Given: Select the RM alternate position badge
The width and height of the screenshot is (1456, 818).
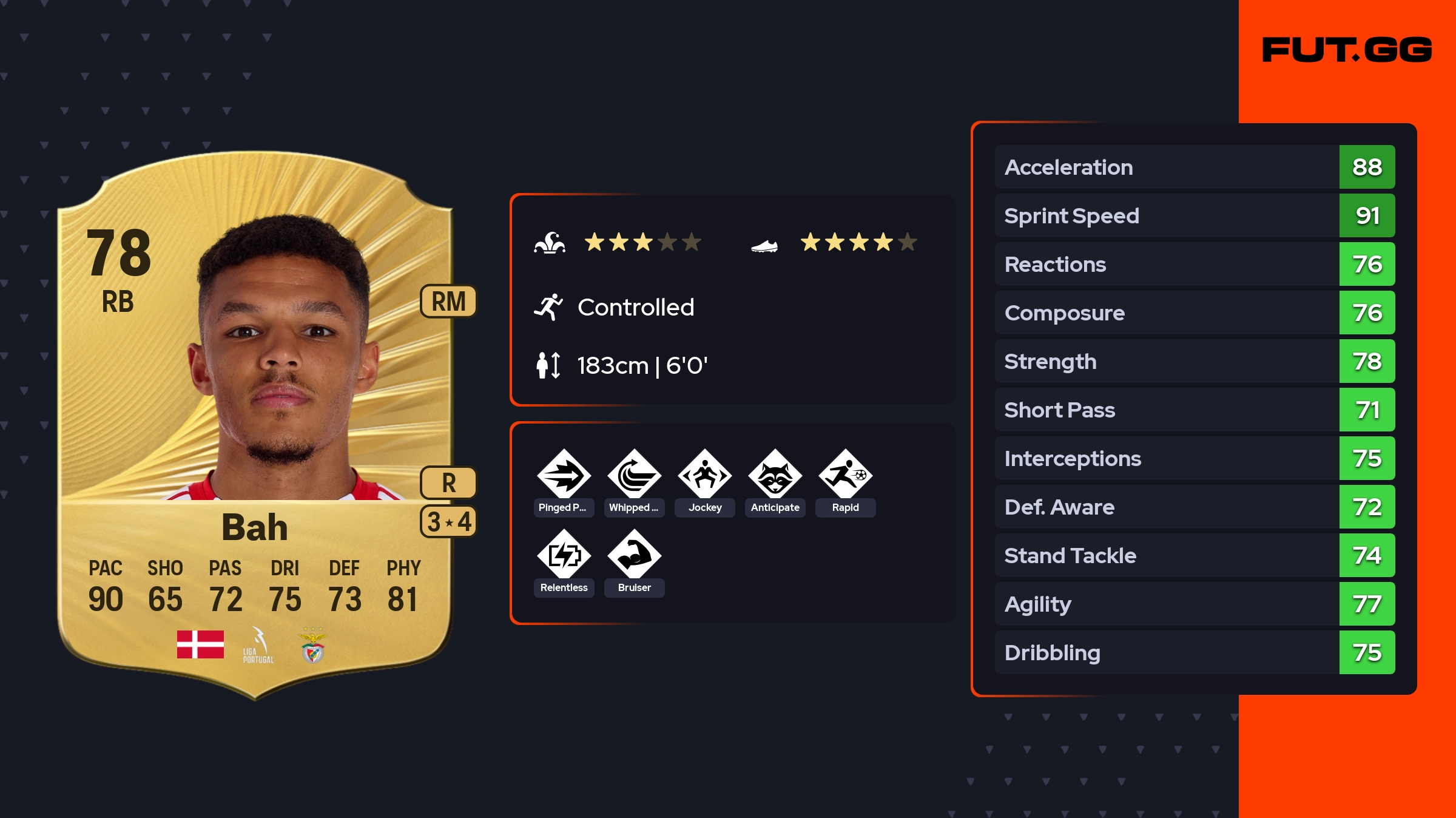Looking at the screenshot, I should coord(448,302).
